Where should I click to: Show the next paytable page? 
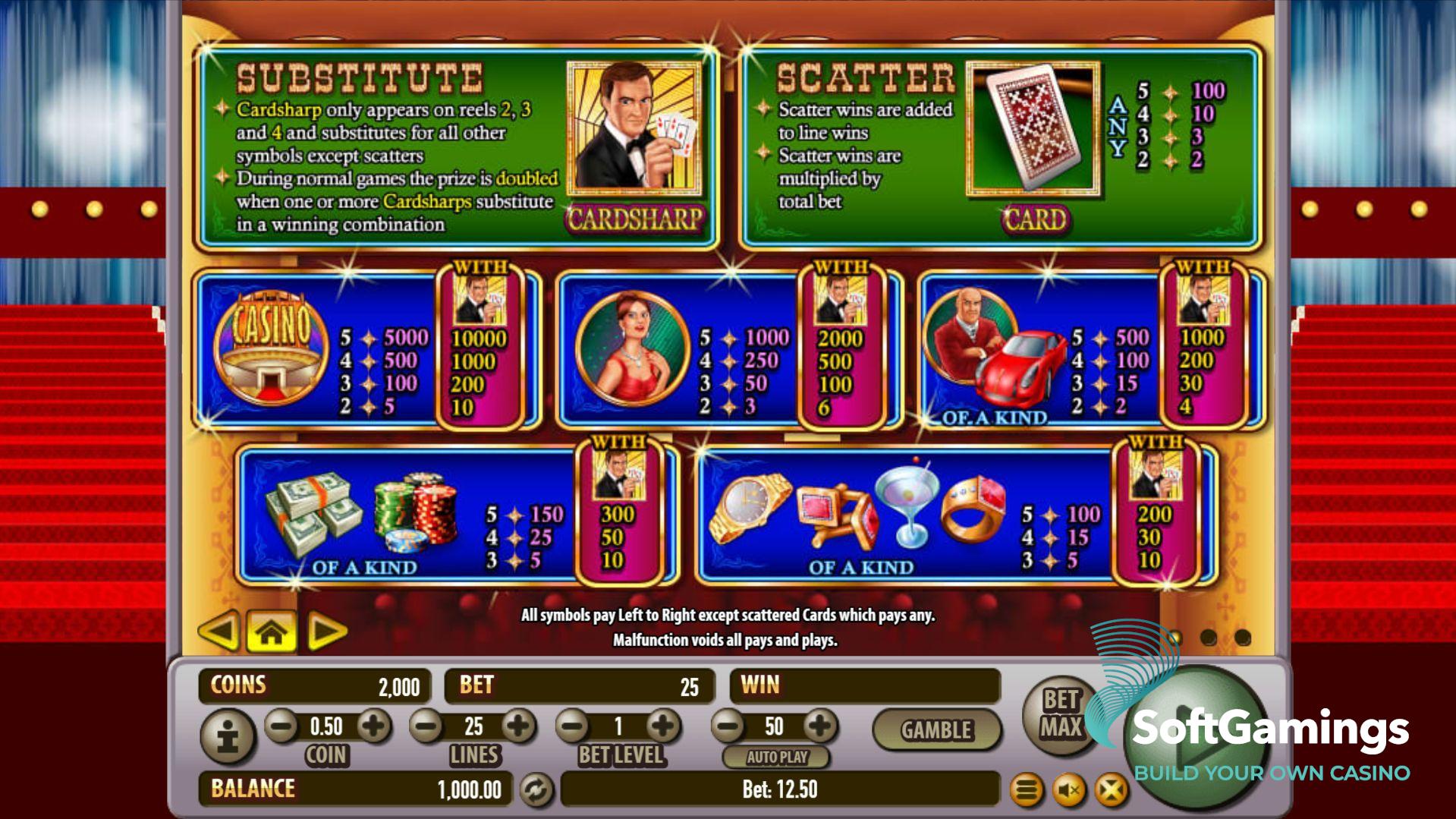326,631
